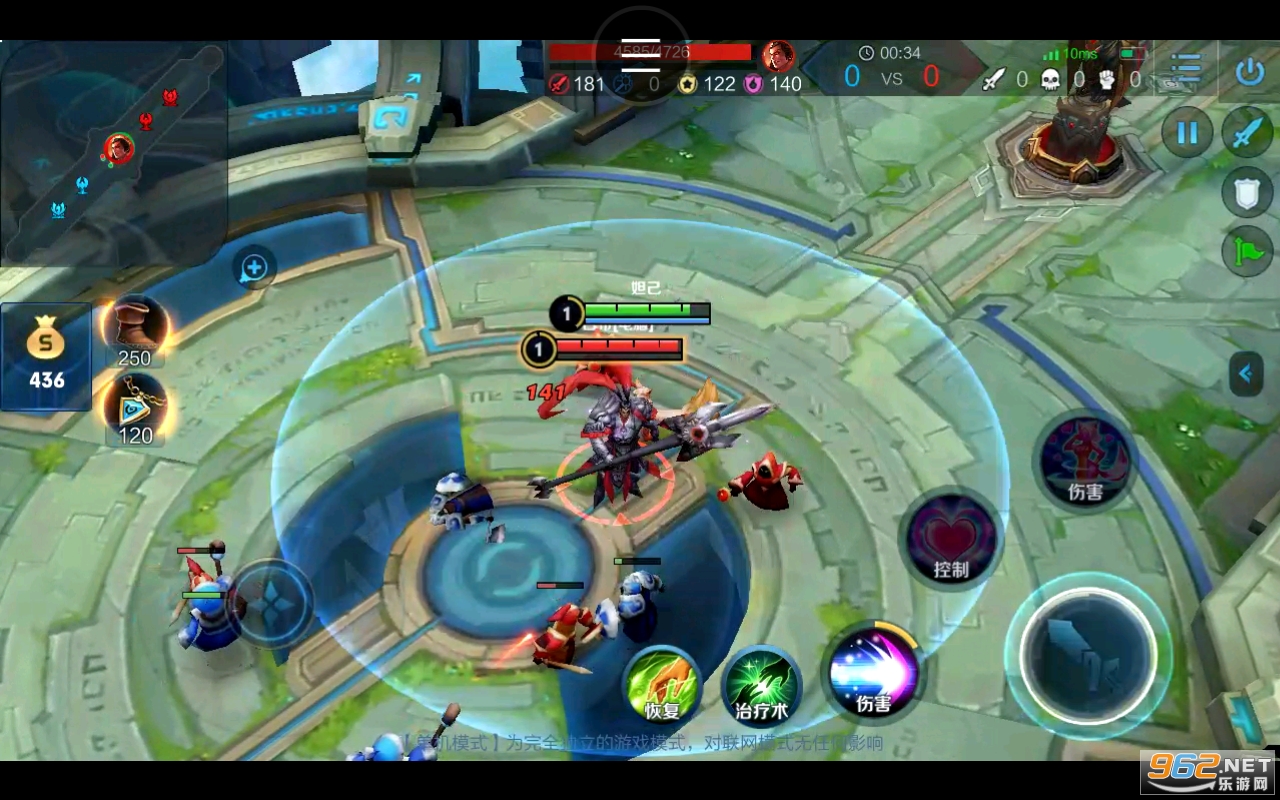Open the gold shop showing 436
Image resolution: width=1280 pixels, height=800 pixels.
pos(46,357)
